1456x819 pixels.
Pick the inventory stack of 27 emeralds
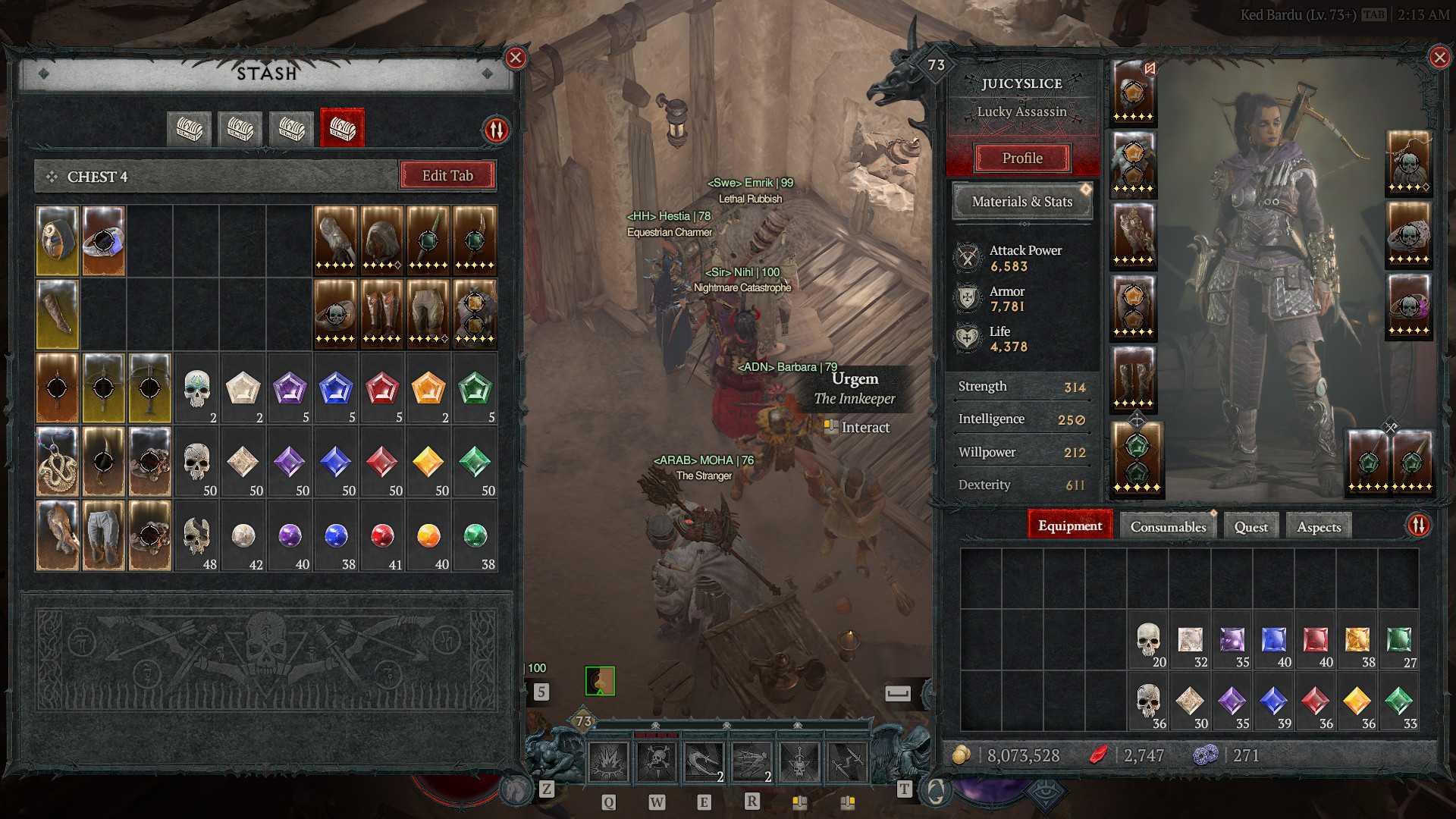pos(1399,642)
